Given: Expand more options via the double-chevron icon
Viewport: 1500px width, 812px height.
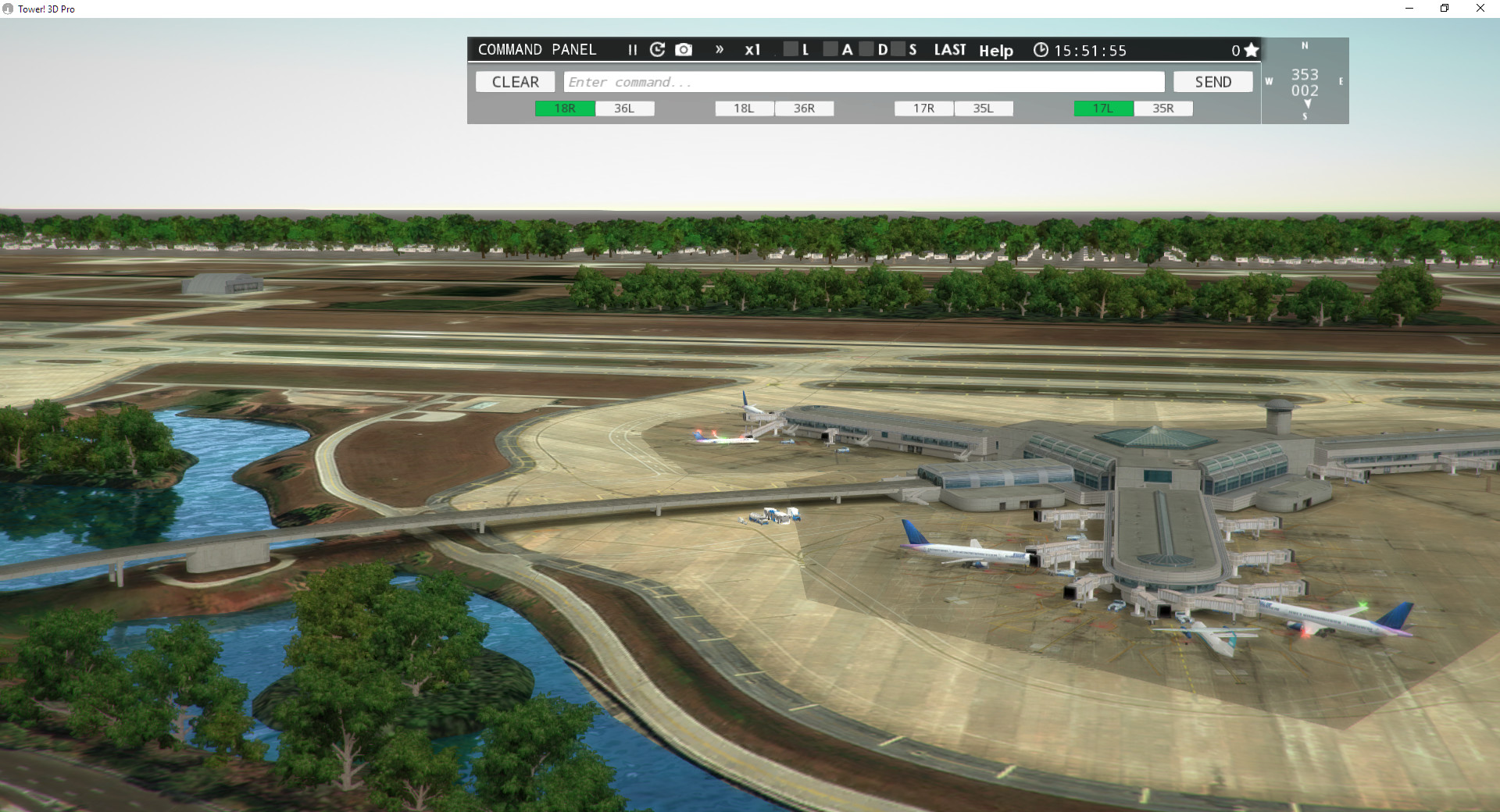Looking at the screenshot, I should pyautogui.click(x=719, y=49).
